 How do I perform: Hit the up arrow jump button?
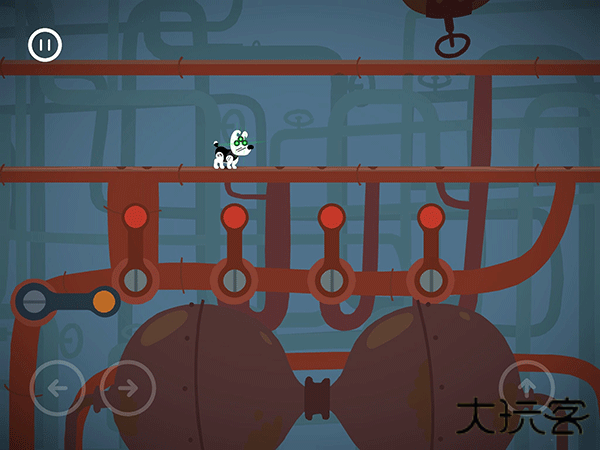(527, 387)
